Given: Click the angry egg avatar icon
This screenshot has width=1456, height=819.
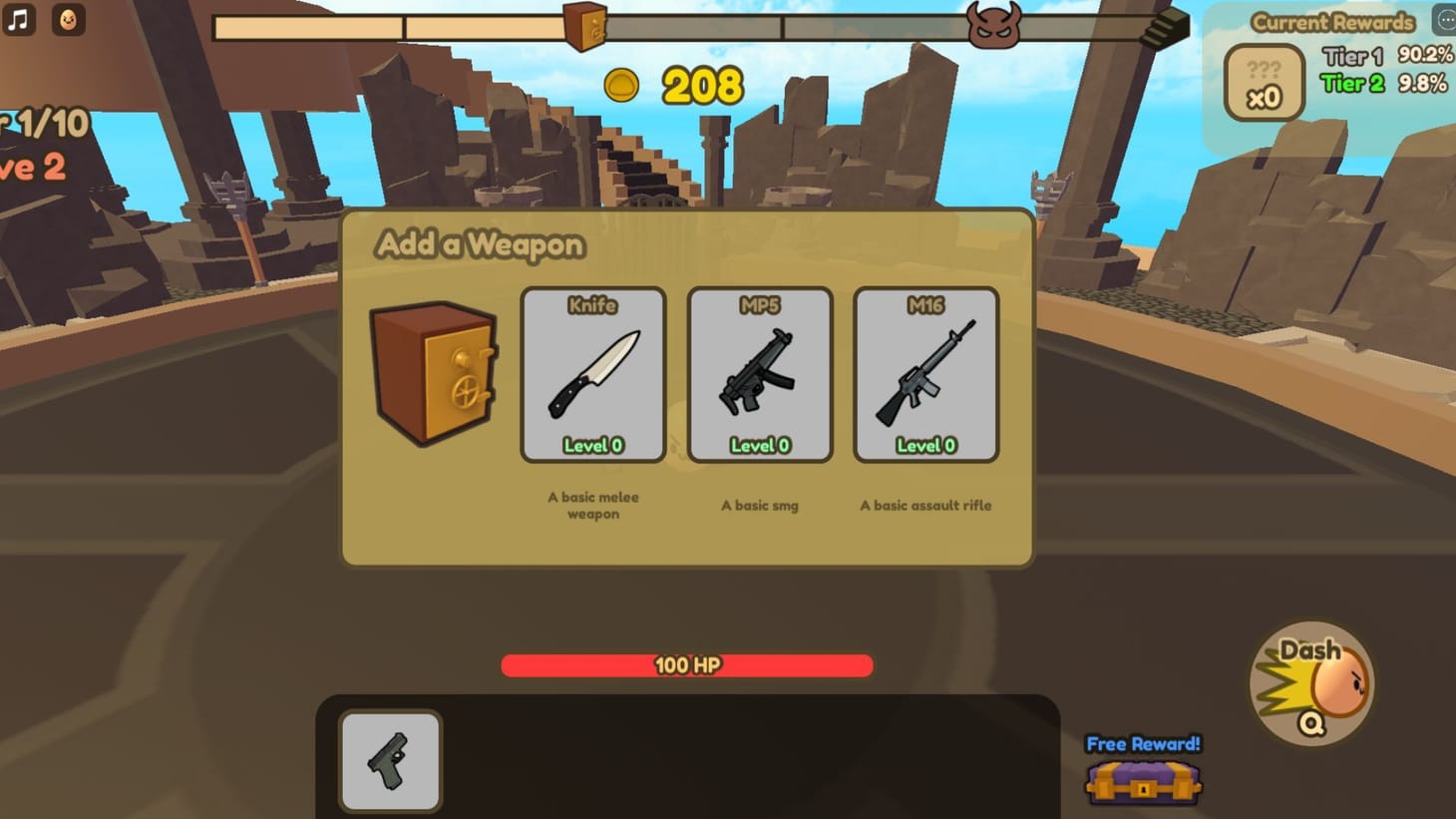Looking at the screenshot, I should pos(67,19).
